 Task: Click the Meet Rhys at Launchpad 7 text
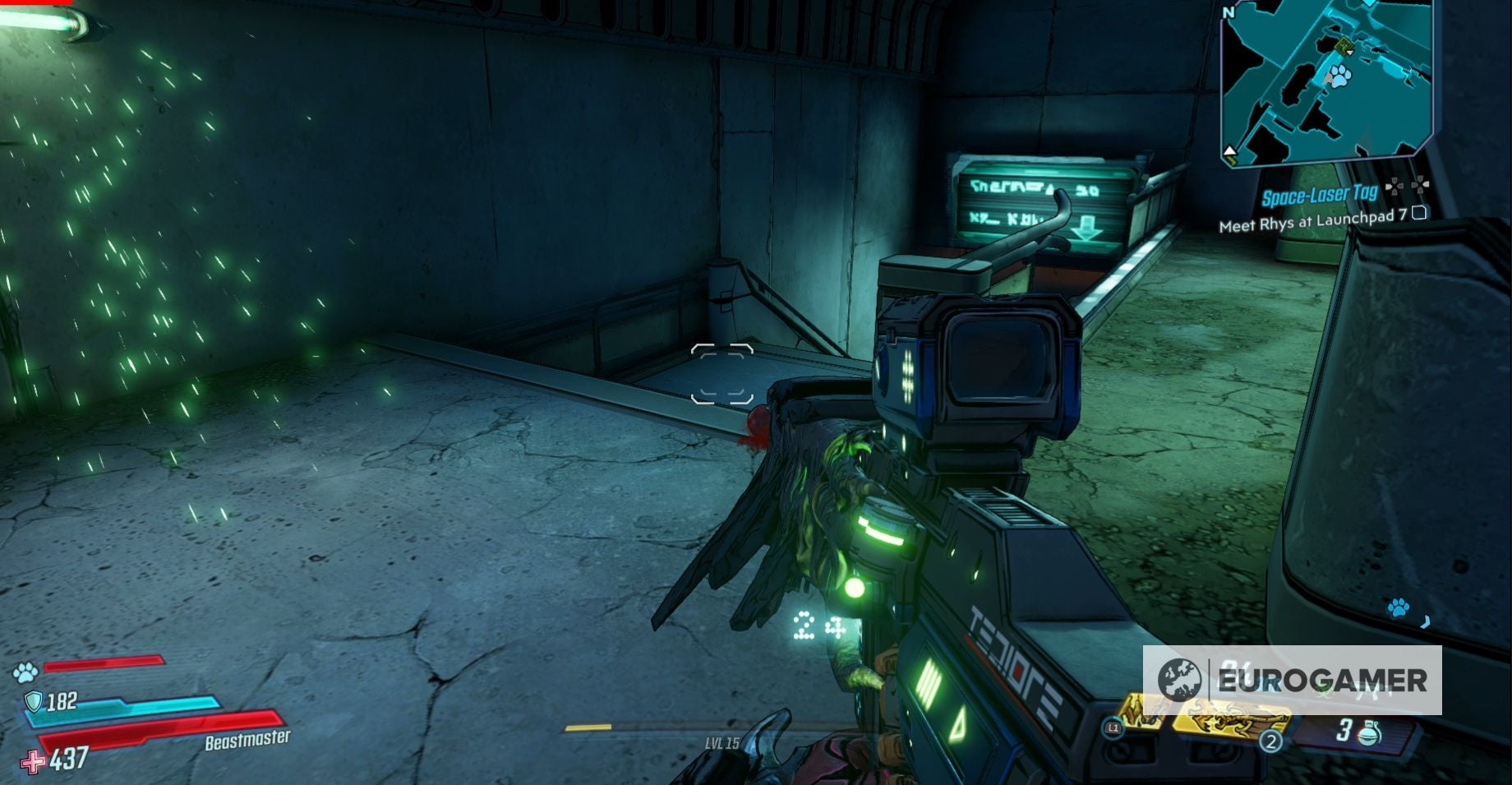click(1311, 222)
